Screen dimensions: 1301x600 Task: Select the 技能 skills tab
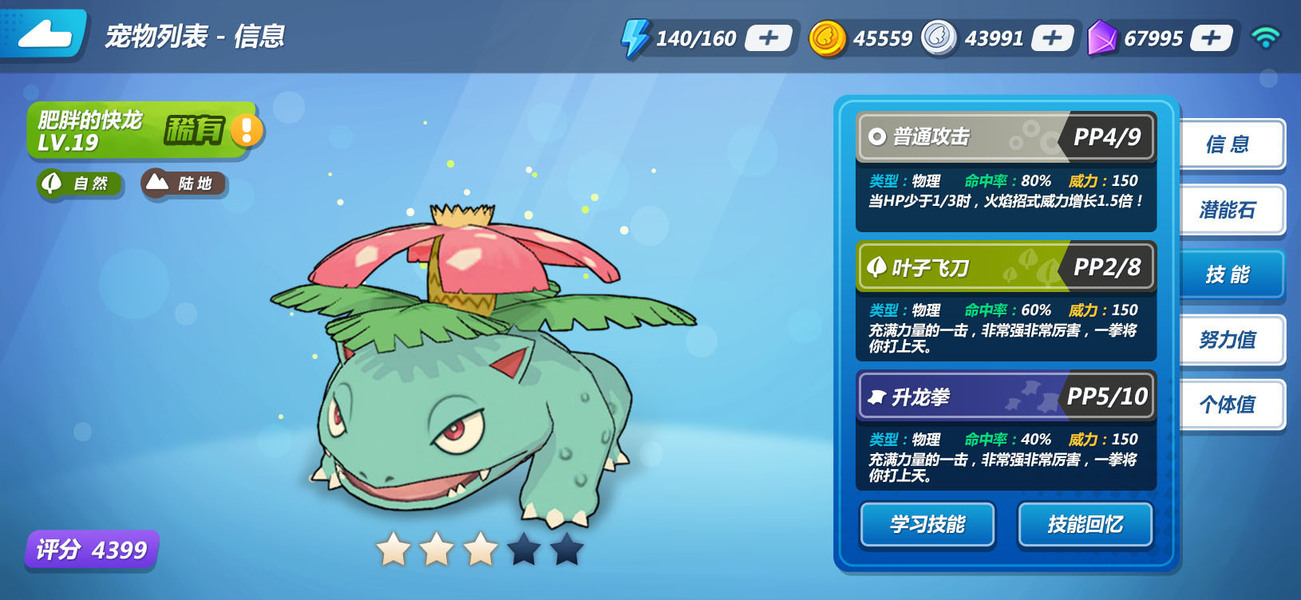pos(1230,274)
